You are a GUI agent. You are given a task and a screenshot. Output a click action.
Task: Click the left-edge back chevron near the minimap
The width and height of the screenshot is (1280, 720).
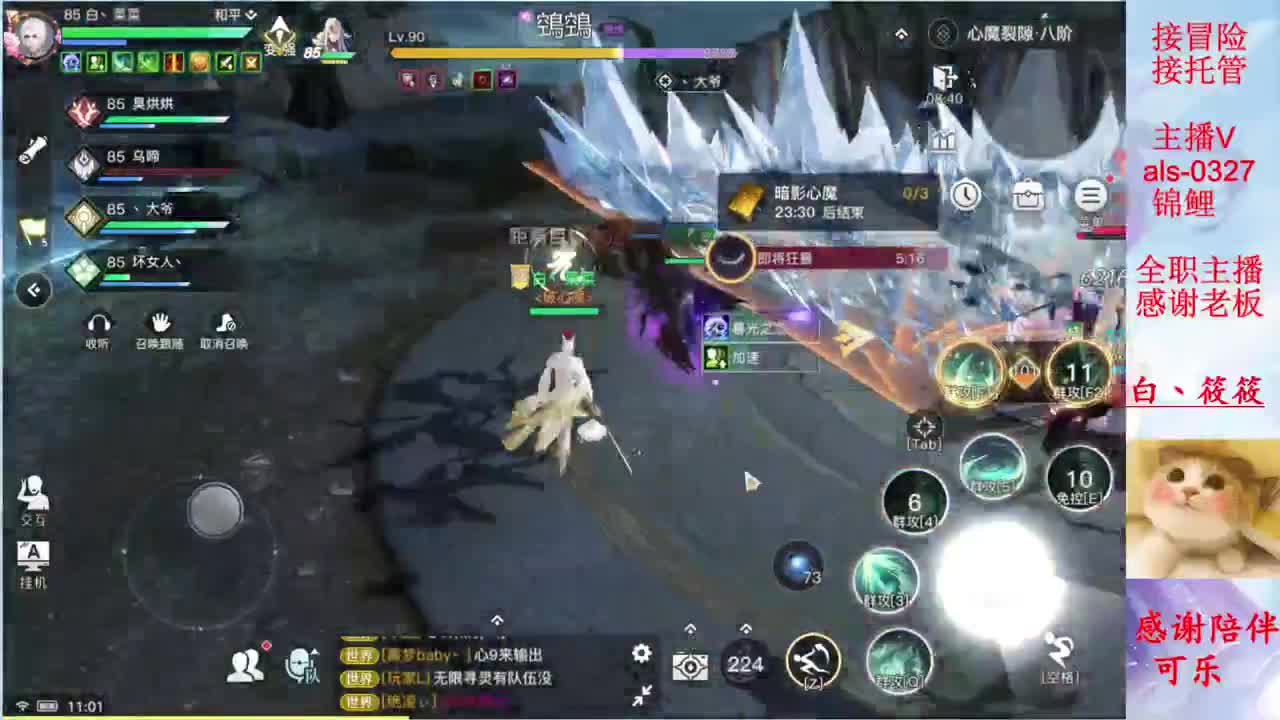(x=35, y=291)
